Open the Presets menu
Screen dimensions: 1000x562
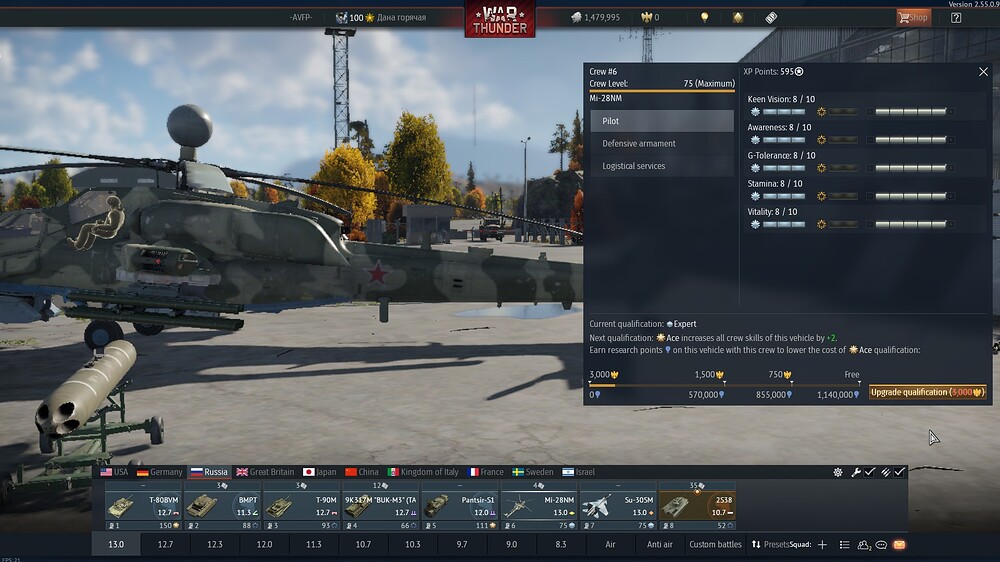[x=770, y=545]
